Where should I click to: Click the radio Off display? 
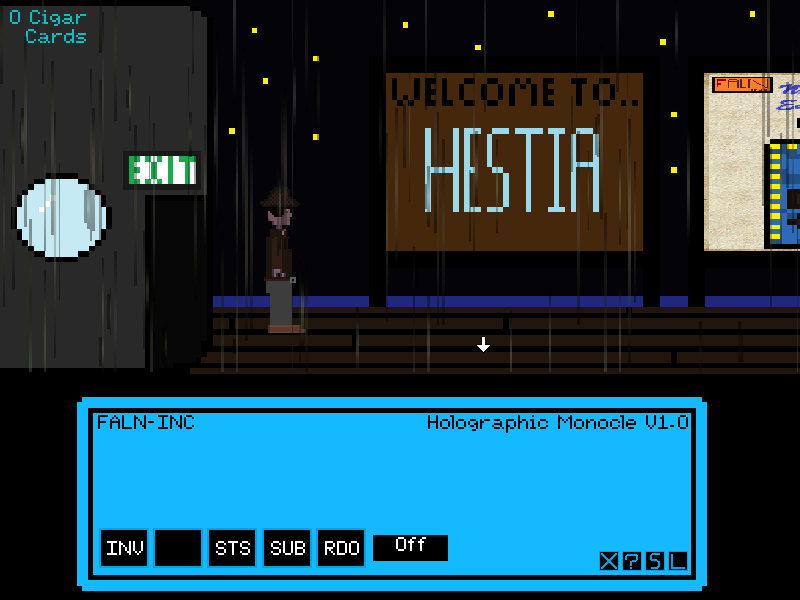[410, 547]
